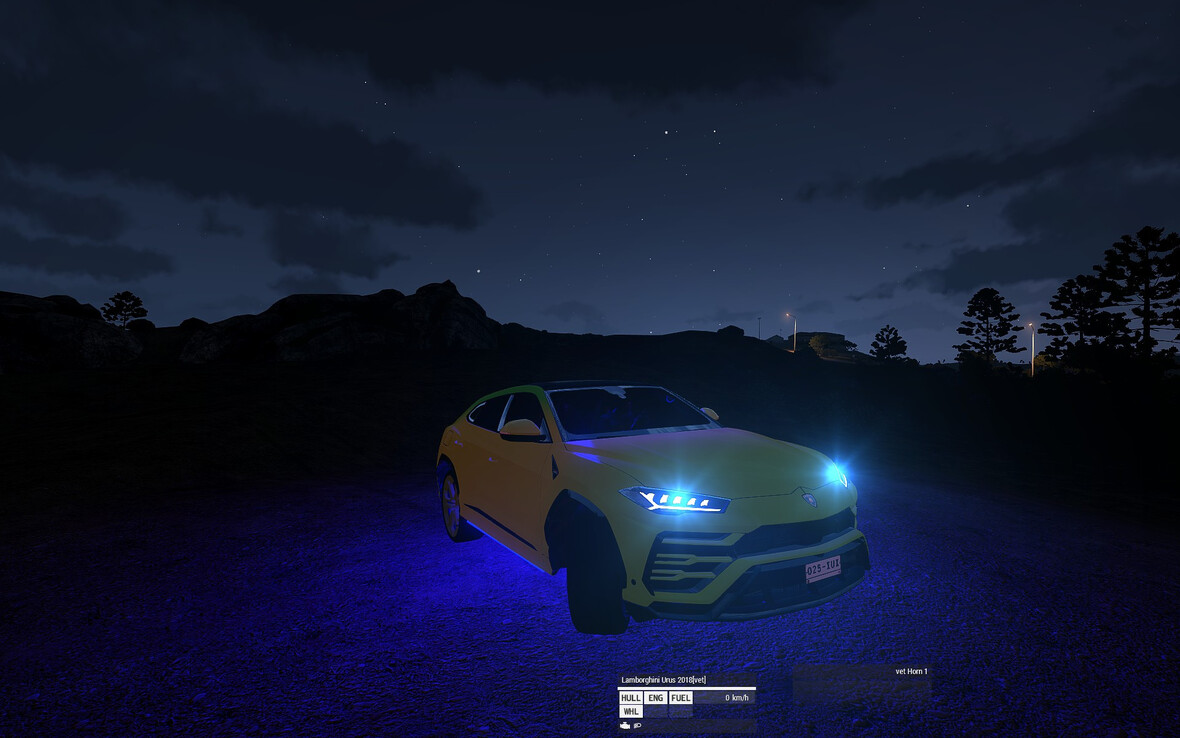Click the HULL status indicator
Image resolution: width=1180 pixels, height=738 pixels.
coord(630,698)
